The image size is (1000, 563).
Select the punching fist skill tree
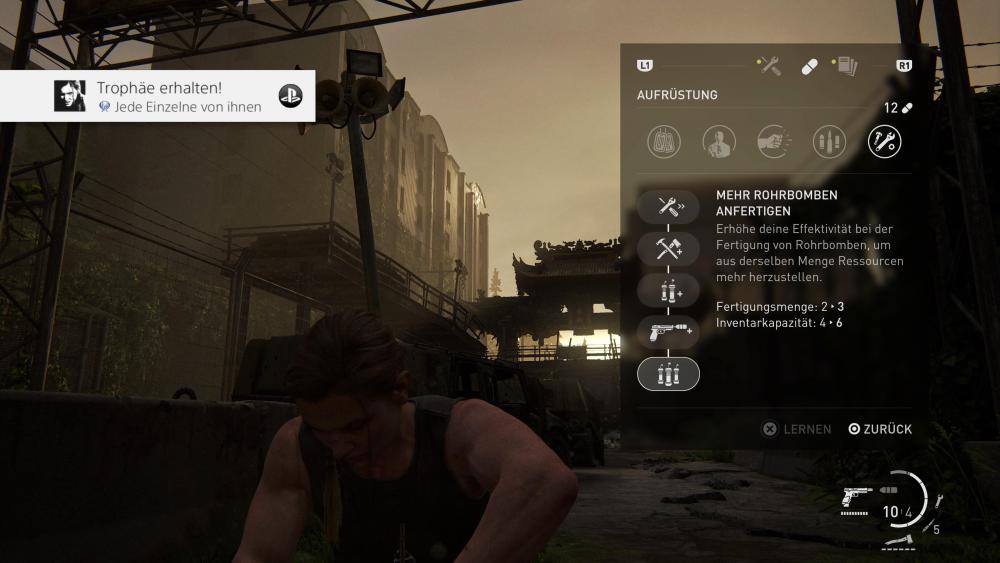point(774,141)
